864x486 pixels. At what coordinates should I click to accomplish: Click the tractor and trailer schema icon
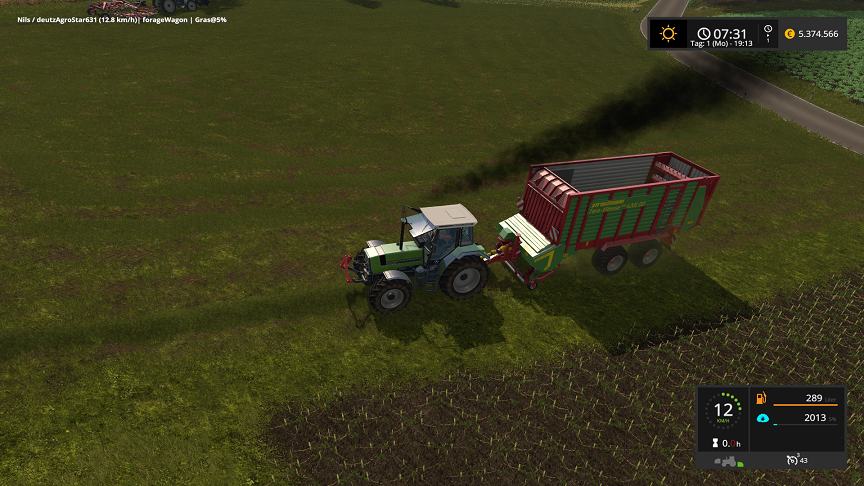pos(727,461)
